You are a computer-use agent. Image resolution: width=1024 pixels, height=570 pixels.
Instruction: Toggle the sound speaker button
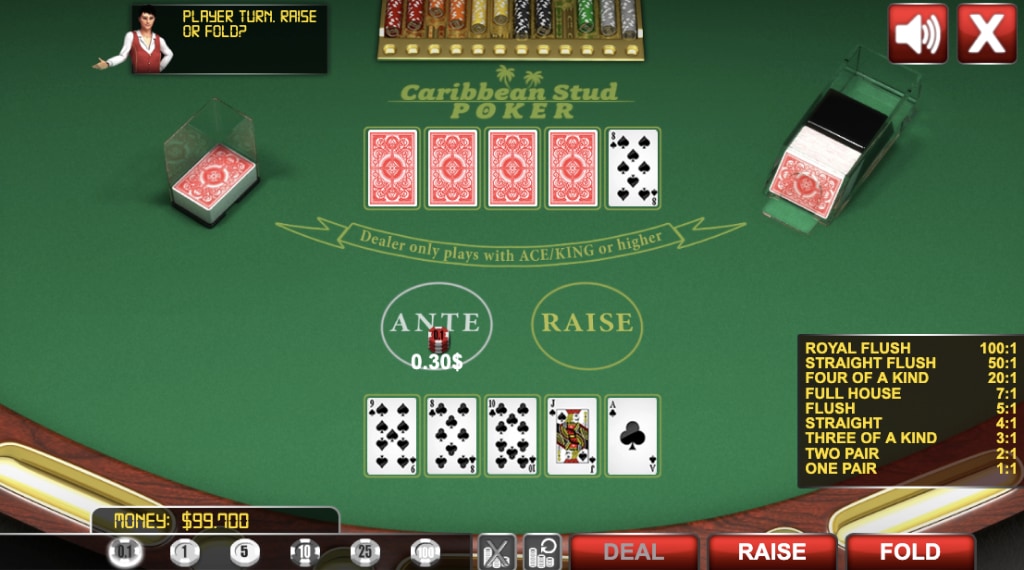[917, 34]
